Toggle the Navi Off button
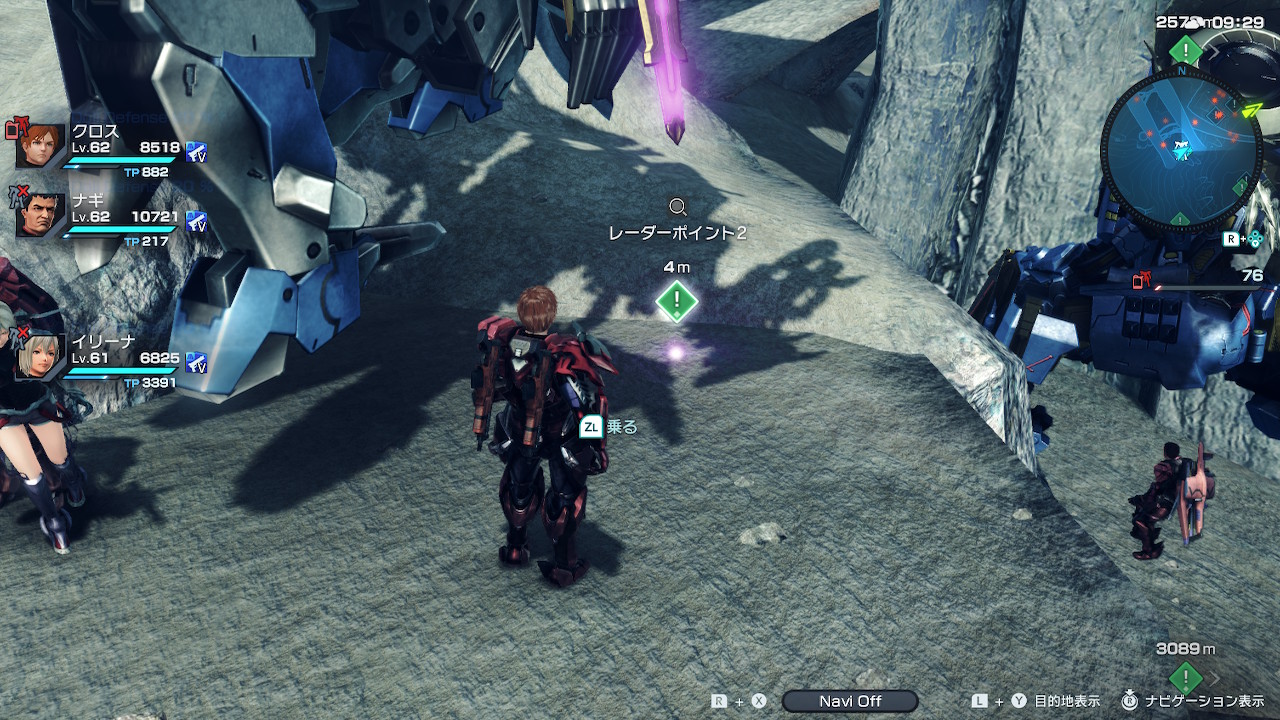Viewport: 1280px width, 720px height. pyautogui.click(x=850, y=701)
